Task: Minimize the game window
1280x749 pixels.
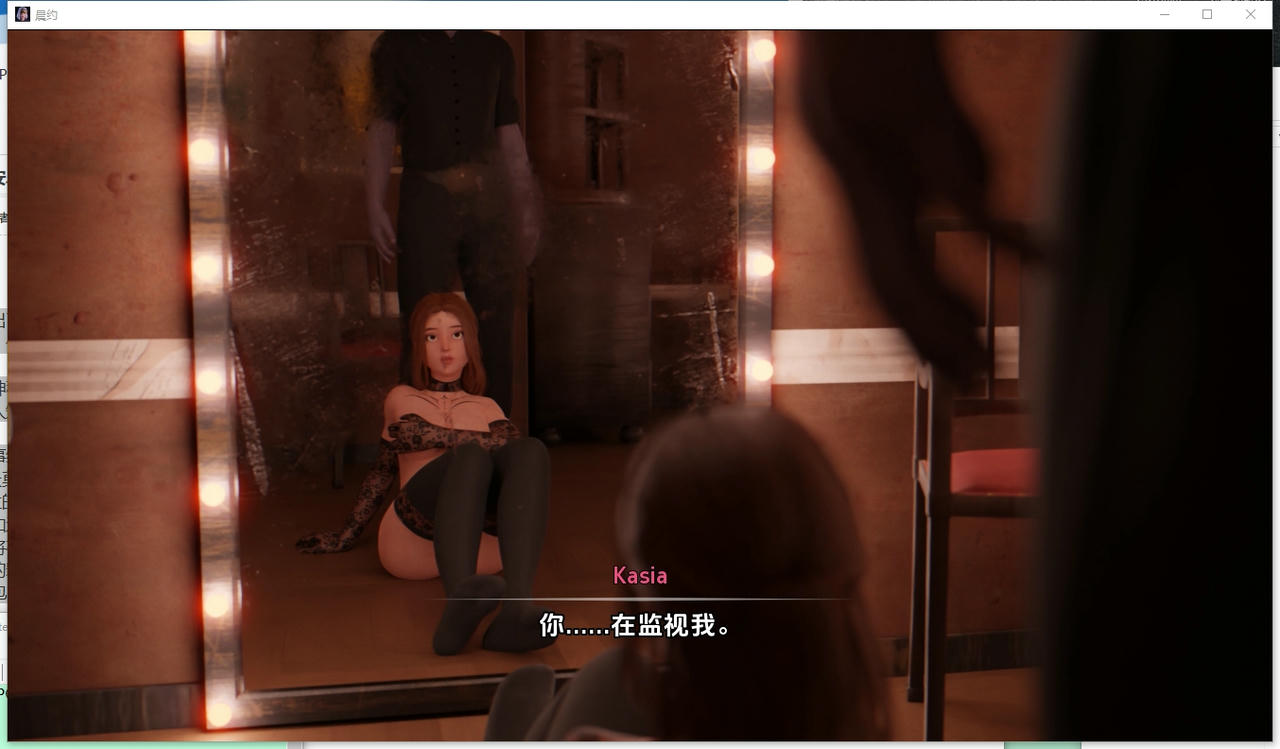Action: coord(1164,15)
